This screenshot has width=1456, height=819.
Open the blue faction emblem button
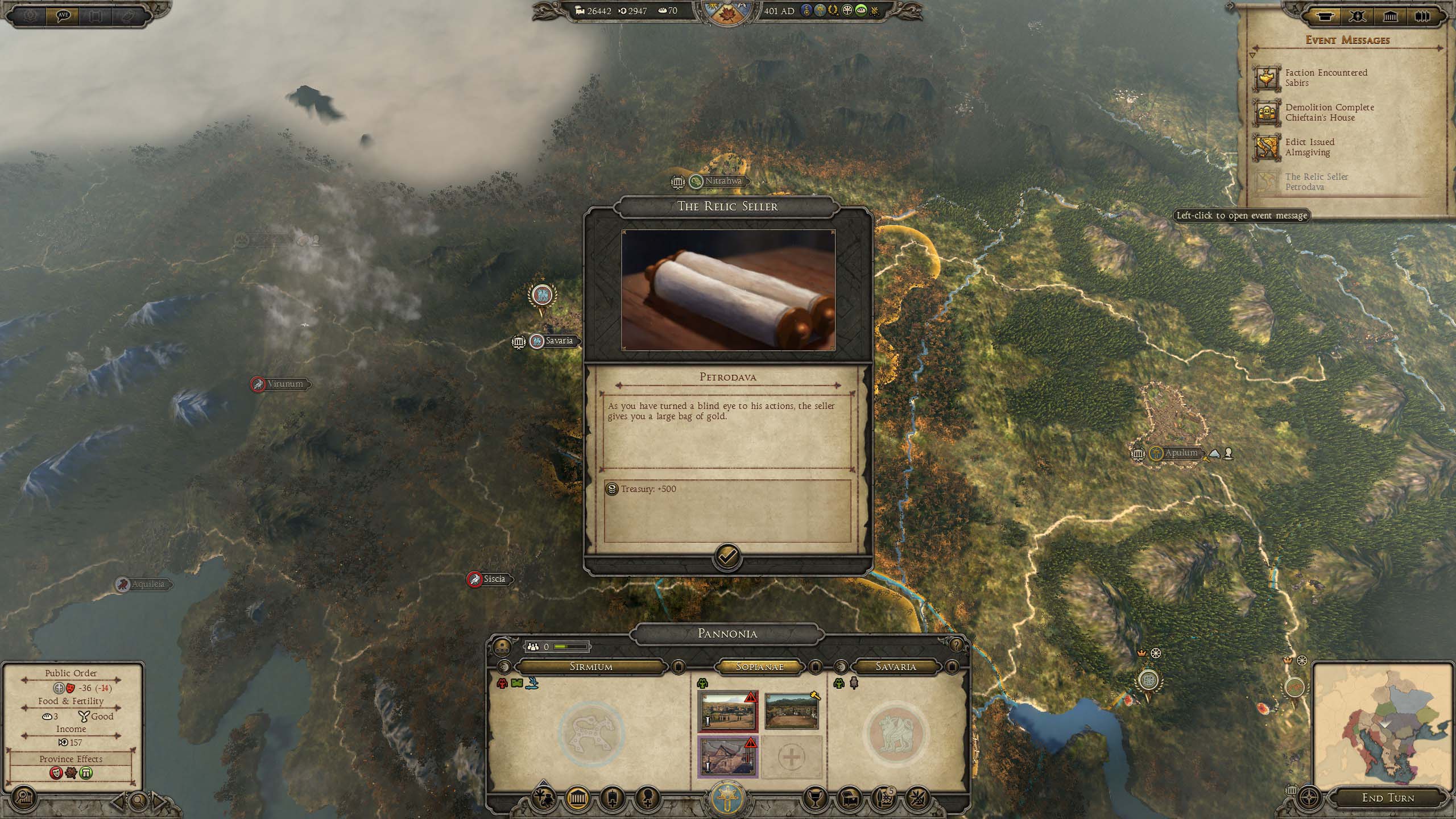point(727,798)
